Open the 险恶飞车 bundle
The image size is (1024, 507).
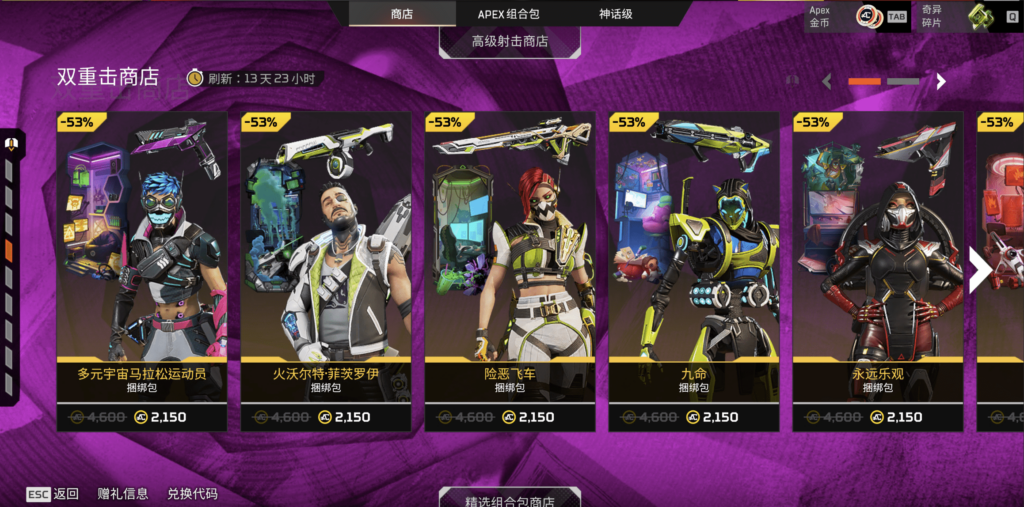510,270
